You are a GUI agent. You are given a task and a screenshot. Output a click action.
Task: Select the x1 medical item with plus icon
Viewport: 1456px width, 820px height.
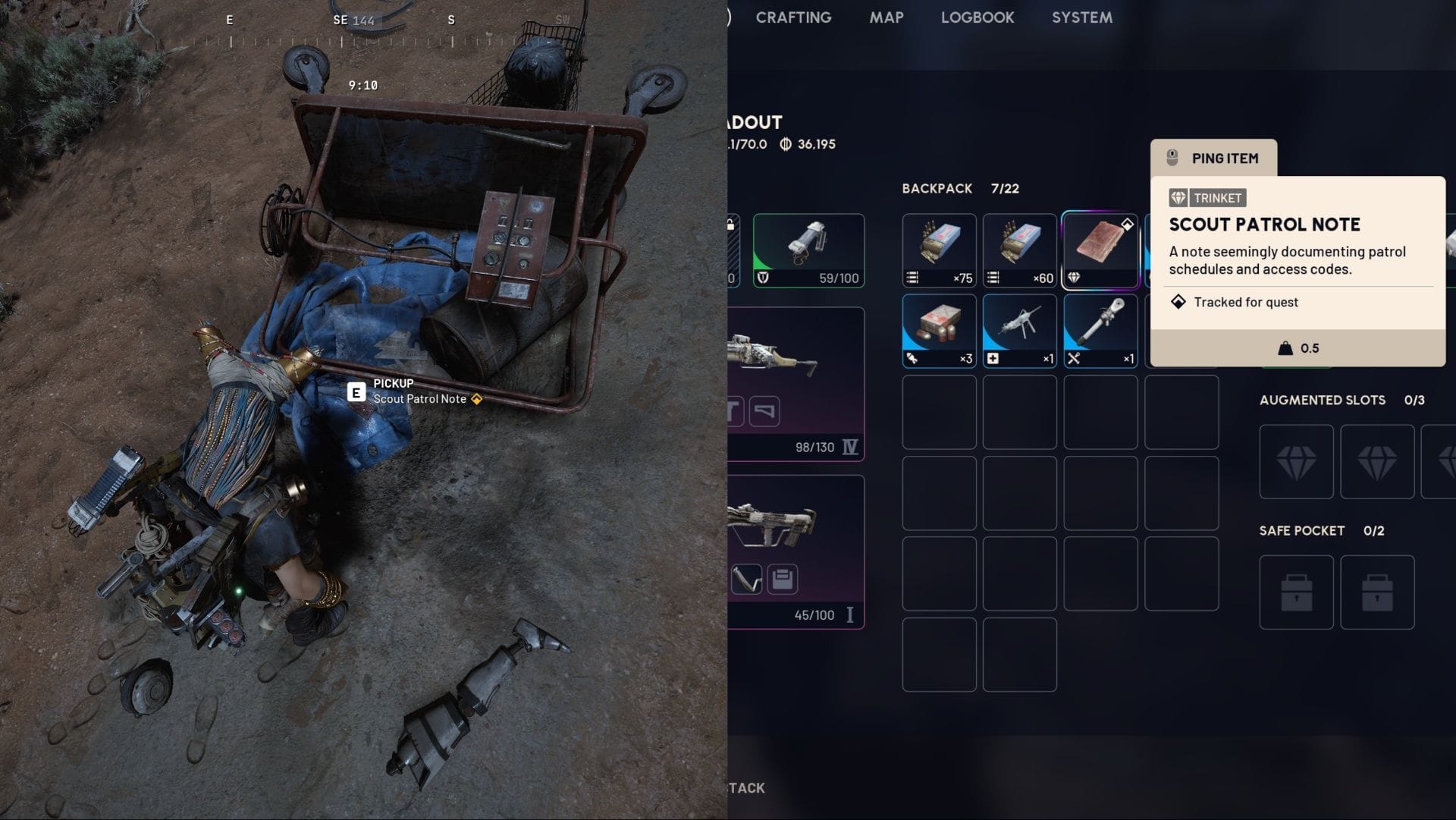click(1019, 331)
